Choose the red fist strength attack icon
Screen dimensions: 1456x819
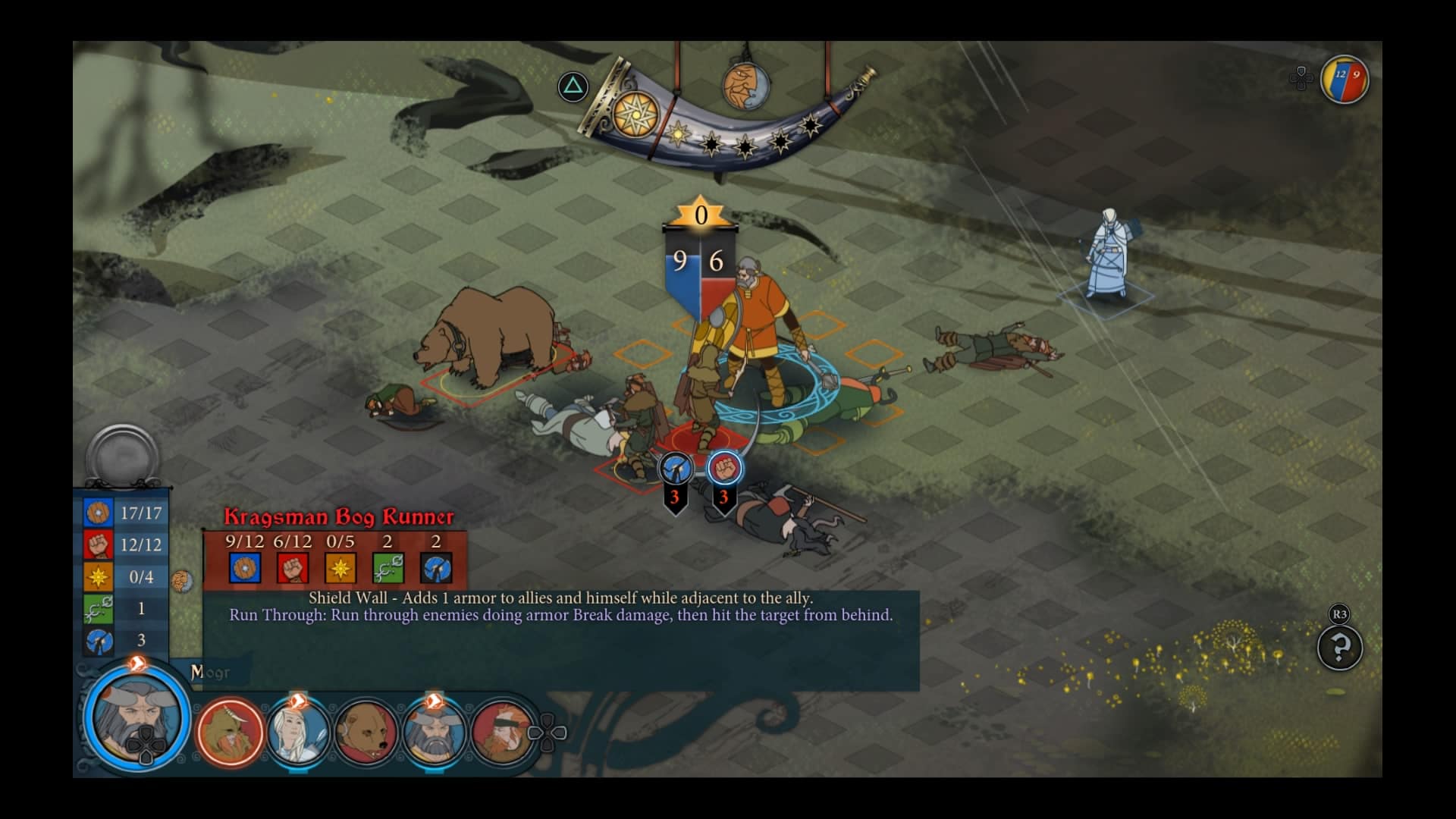point(725,469)
